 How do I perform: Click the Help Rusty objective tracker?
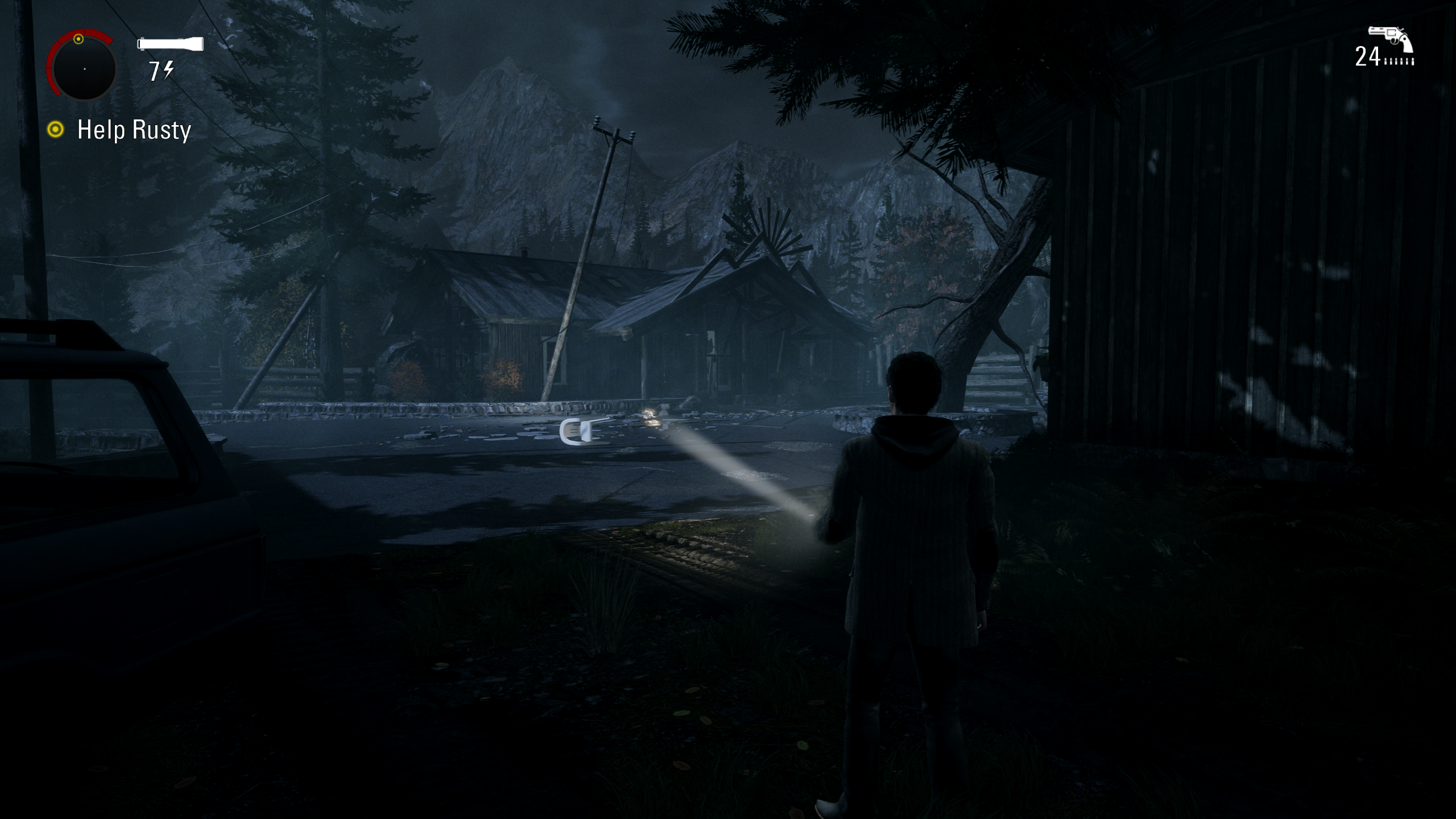[x=134, y=130]
